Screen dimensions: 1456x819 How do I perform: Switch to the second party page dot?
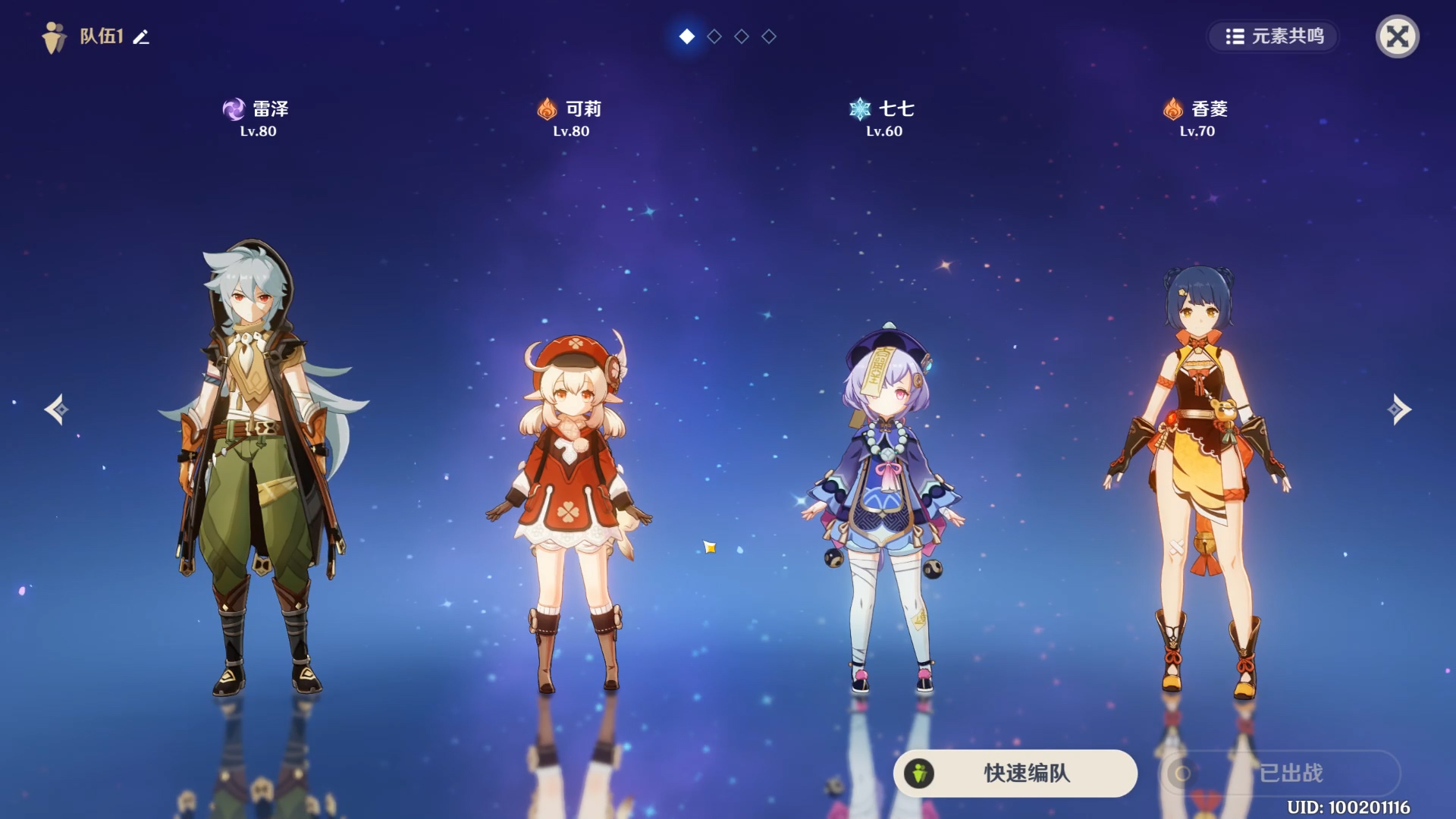714,36
